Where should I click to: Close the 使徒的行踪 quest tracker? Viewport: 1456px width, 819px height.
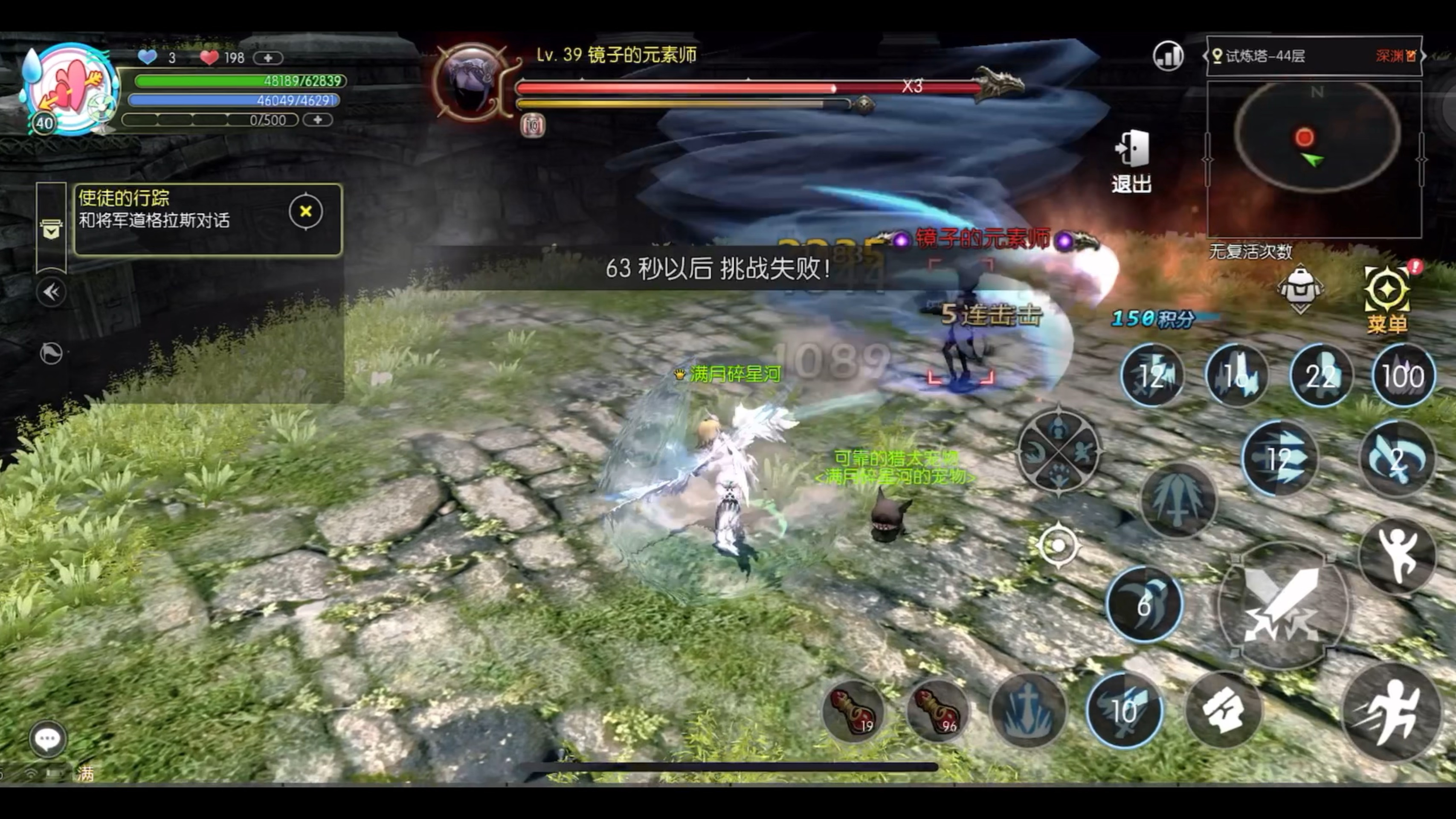tap(306, 212)
